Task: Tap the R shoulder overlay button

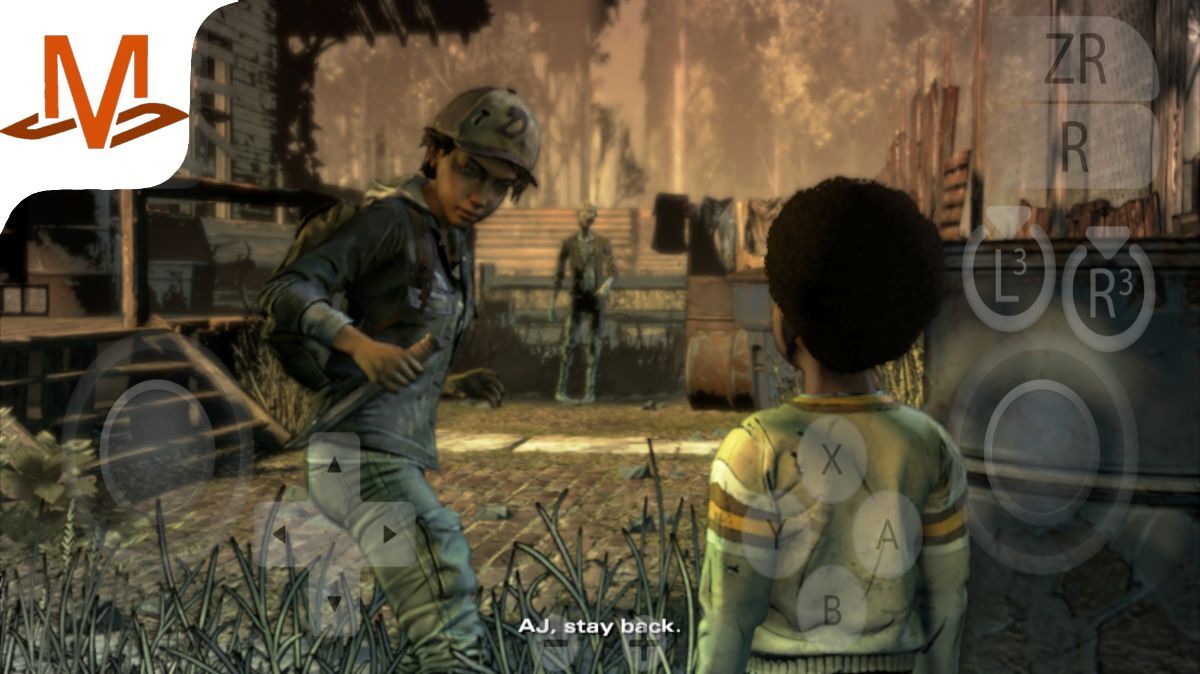Action: pyautogui.click(x=1075, y=148)
